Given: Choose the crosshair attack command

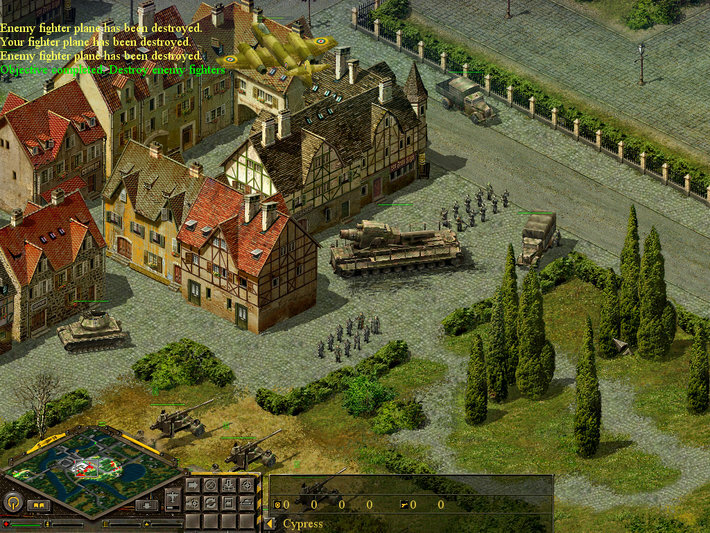Looking at the screenshot, I should click(x=247, y=486).
